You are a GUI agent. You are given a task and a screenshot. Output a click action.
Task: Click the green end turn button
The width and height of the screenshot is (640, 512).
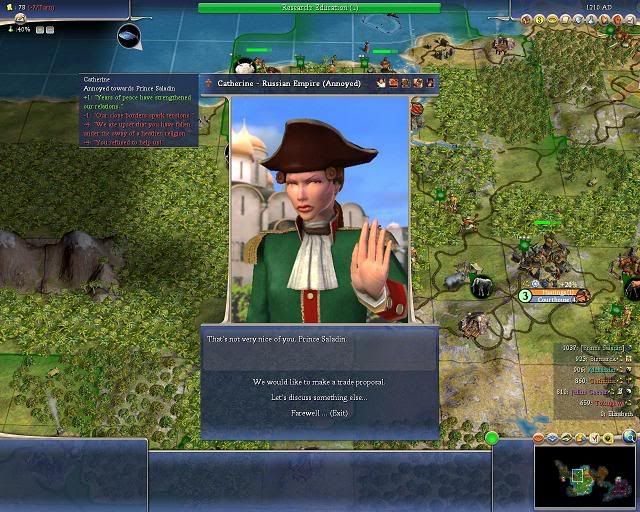(491, 438)
